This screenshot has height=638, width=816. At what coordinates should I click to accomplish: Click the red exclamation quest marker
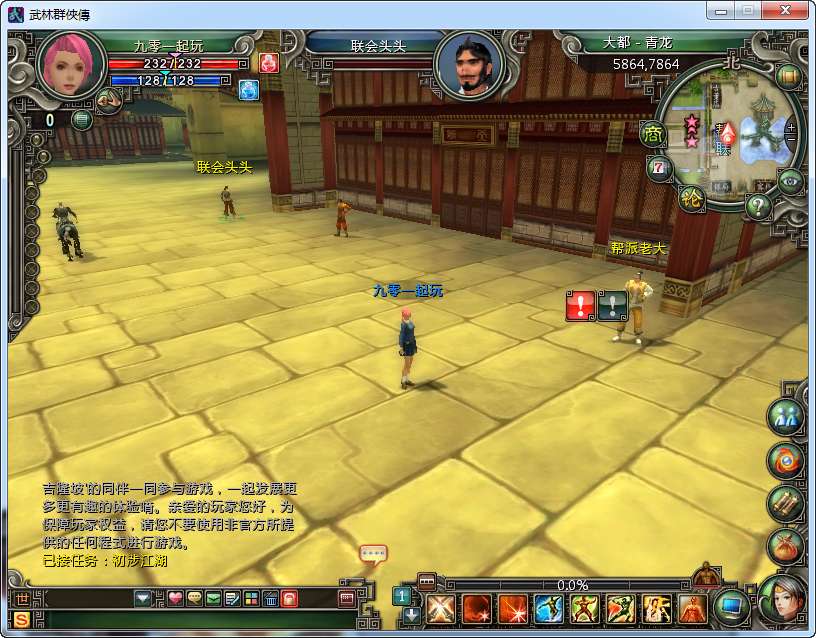pyautogui.click(x=580, y=306)
